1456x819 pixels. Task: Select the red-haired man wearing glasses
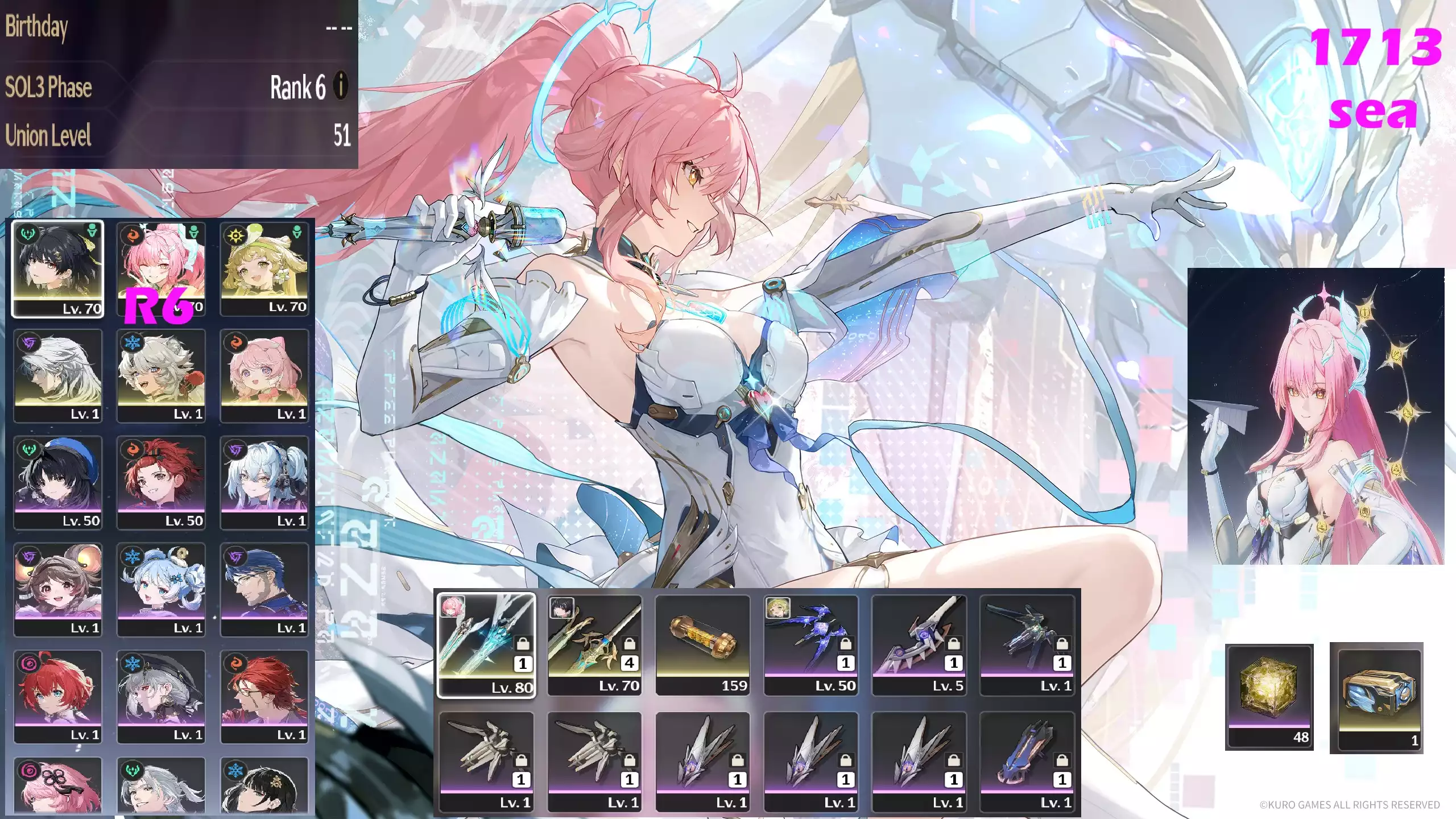pos(264,696)
